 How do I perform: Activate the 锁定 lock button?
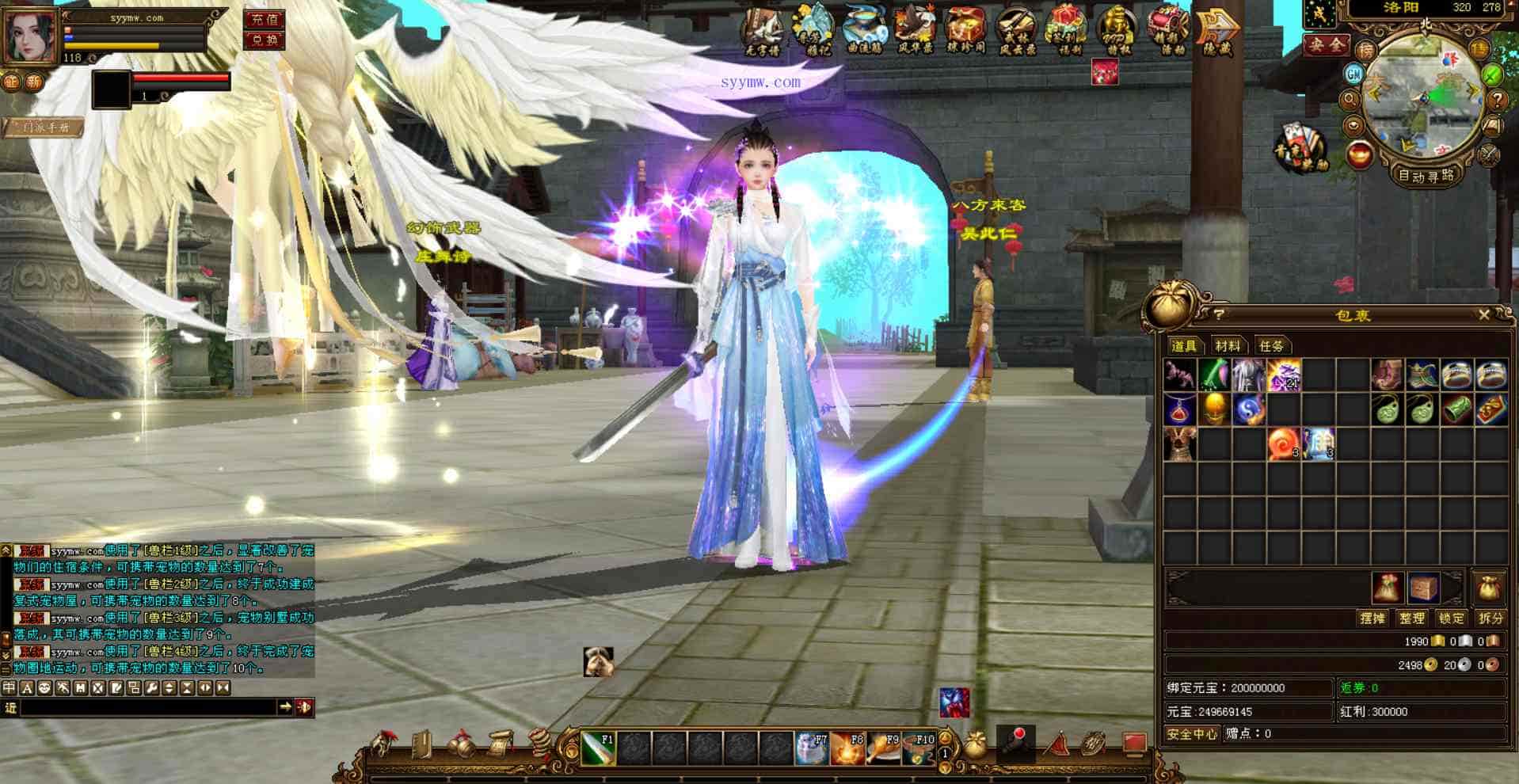1452,618
